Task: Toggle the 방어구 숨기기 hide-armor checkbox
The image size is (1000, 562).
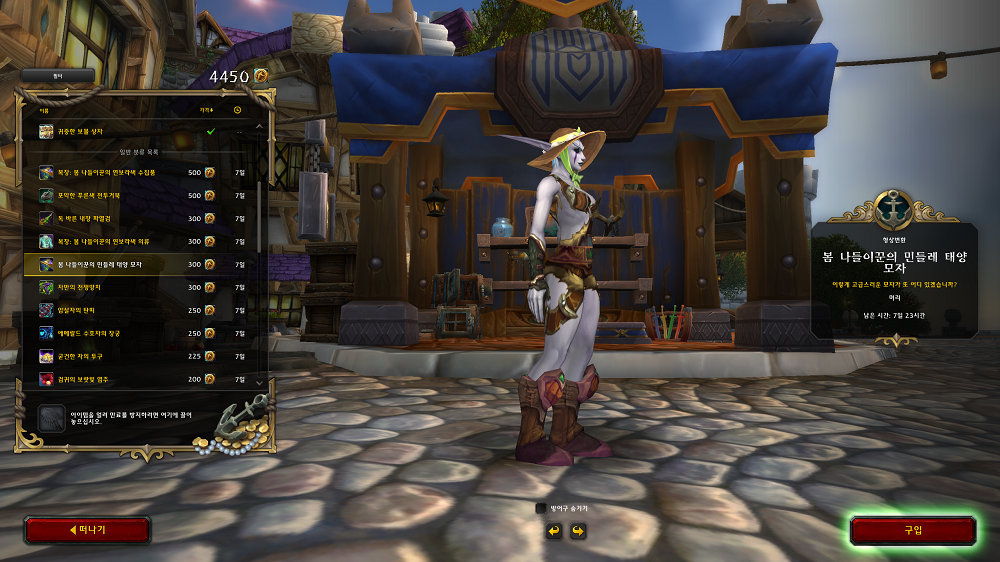Action: [541, 508]
